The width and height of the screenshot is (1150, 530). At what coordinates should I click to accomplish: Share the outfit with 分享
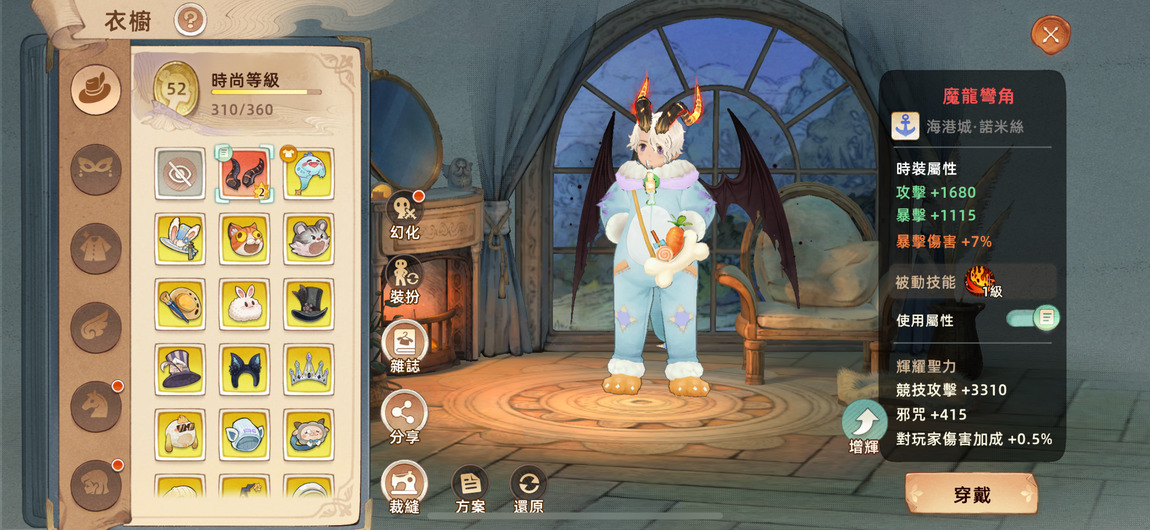click(x=405, y=414)
